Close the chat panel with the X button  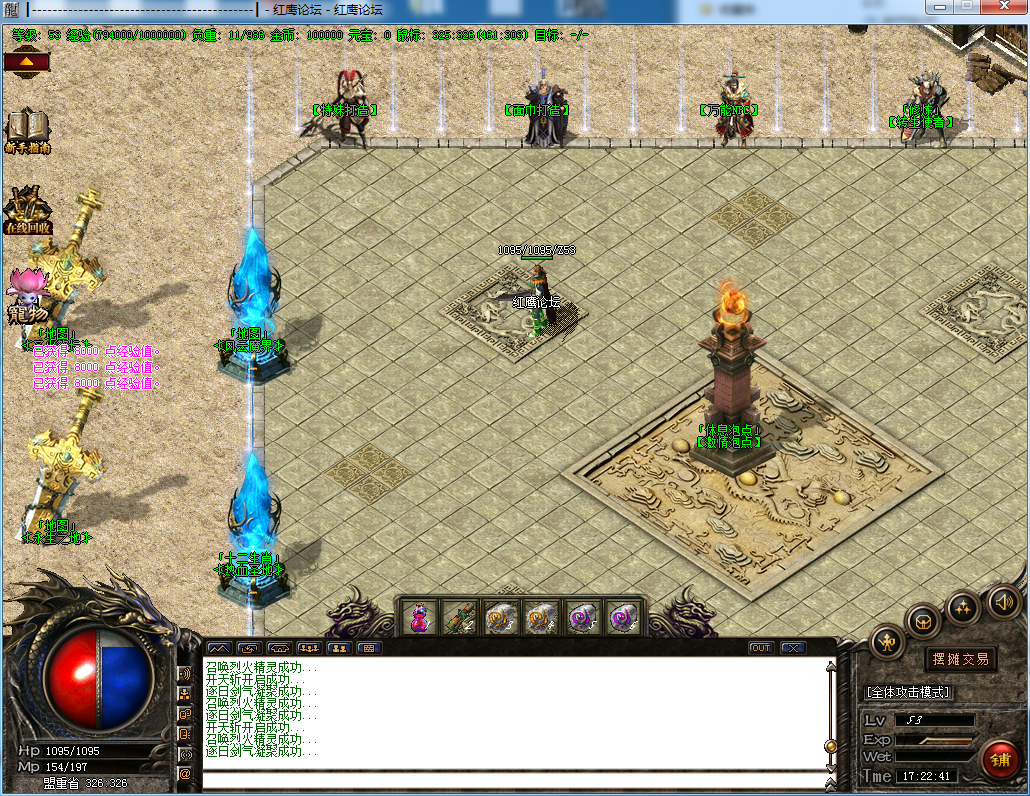coord(793,648)
